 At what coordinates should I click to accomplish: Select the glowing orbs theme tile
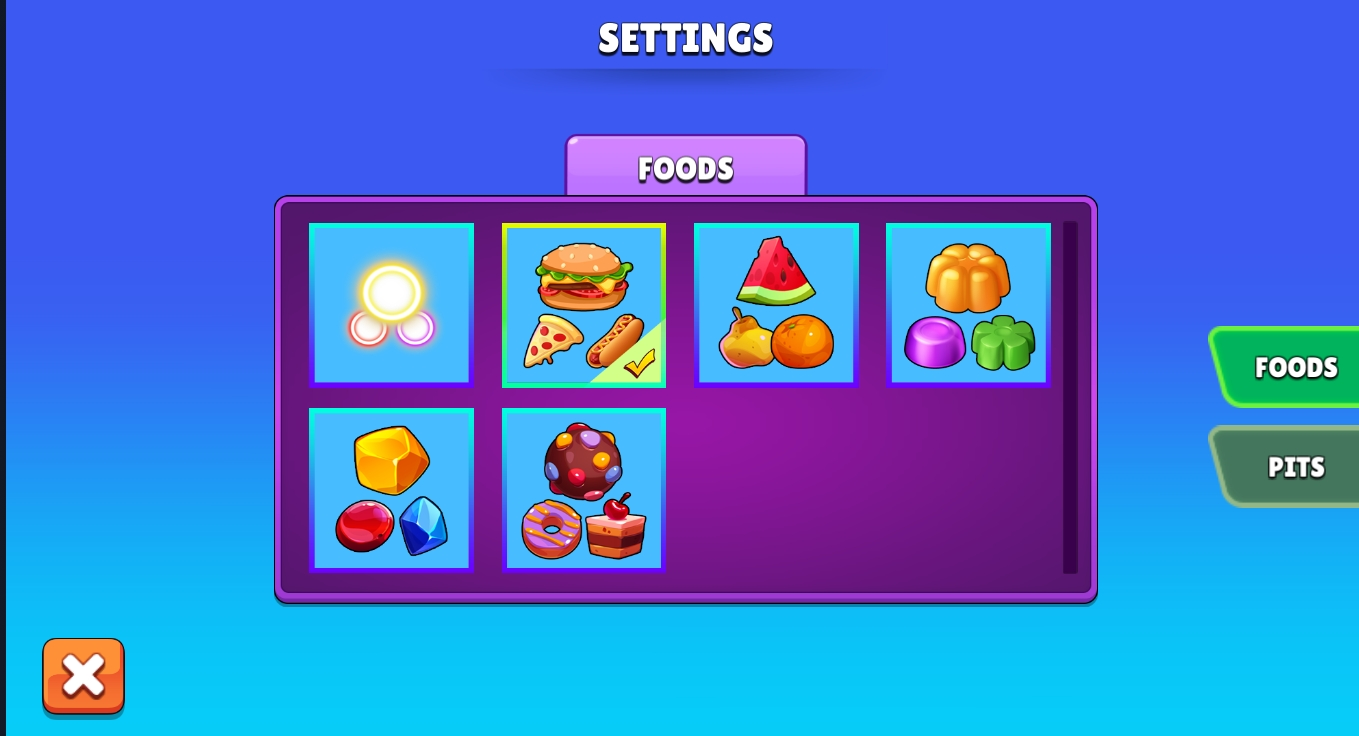[x=391, y=303]
